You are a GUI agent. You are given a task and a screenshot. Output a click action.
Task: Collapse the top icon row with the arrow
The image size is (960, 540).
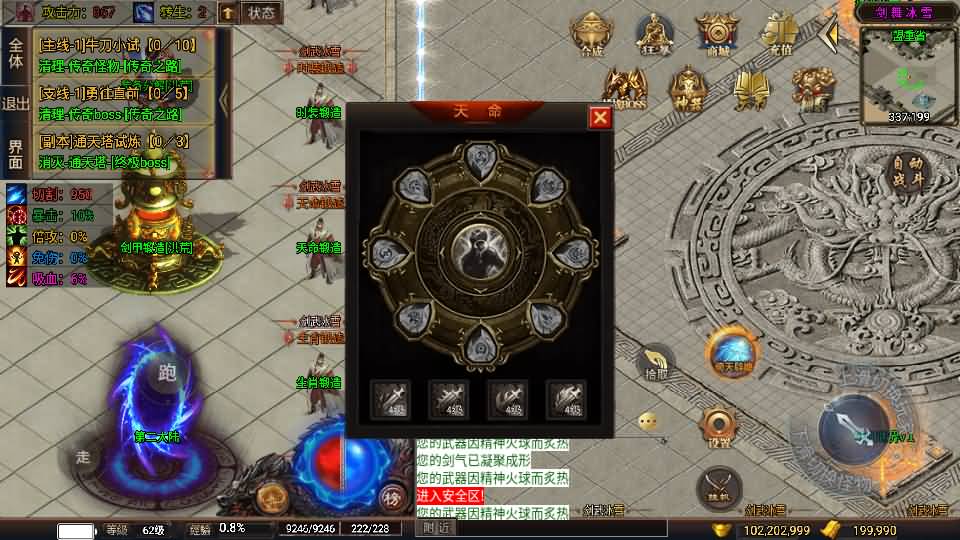click(828, 35)
